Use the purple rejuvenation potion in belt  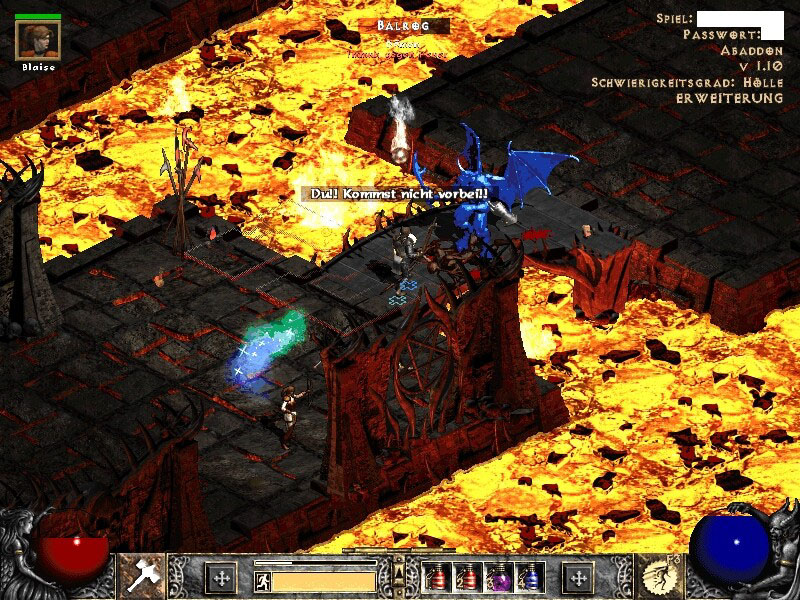click(x=494, y=578)
